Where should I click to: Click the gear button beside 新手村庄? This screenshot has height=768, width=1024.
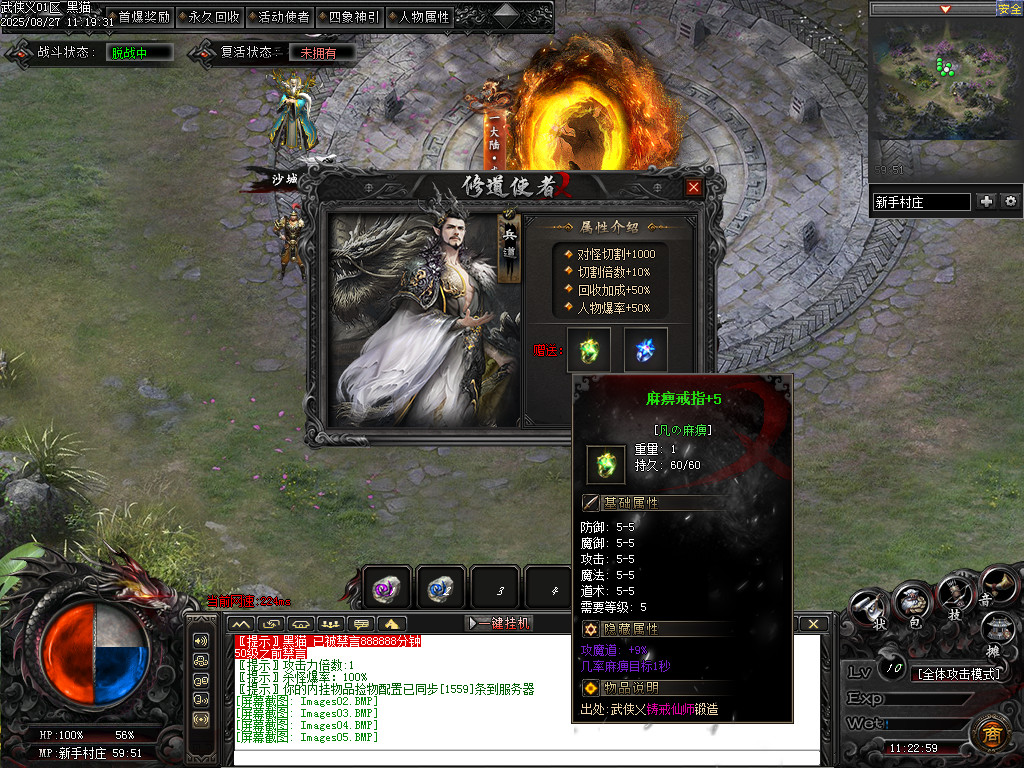(x=1011, y=201)
